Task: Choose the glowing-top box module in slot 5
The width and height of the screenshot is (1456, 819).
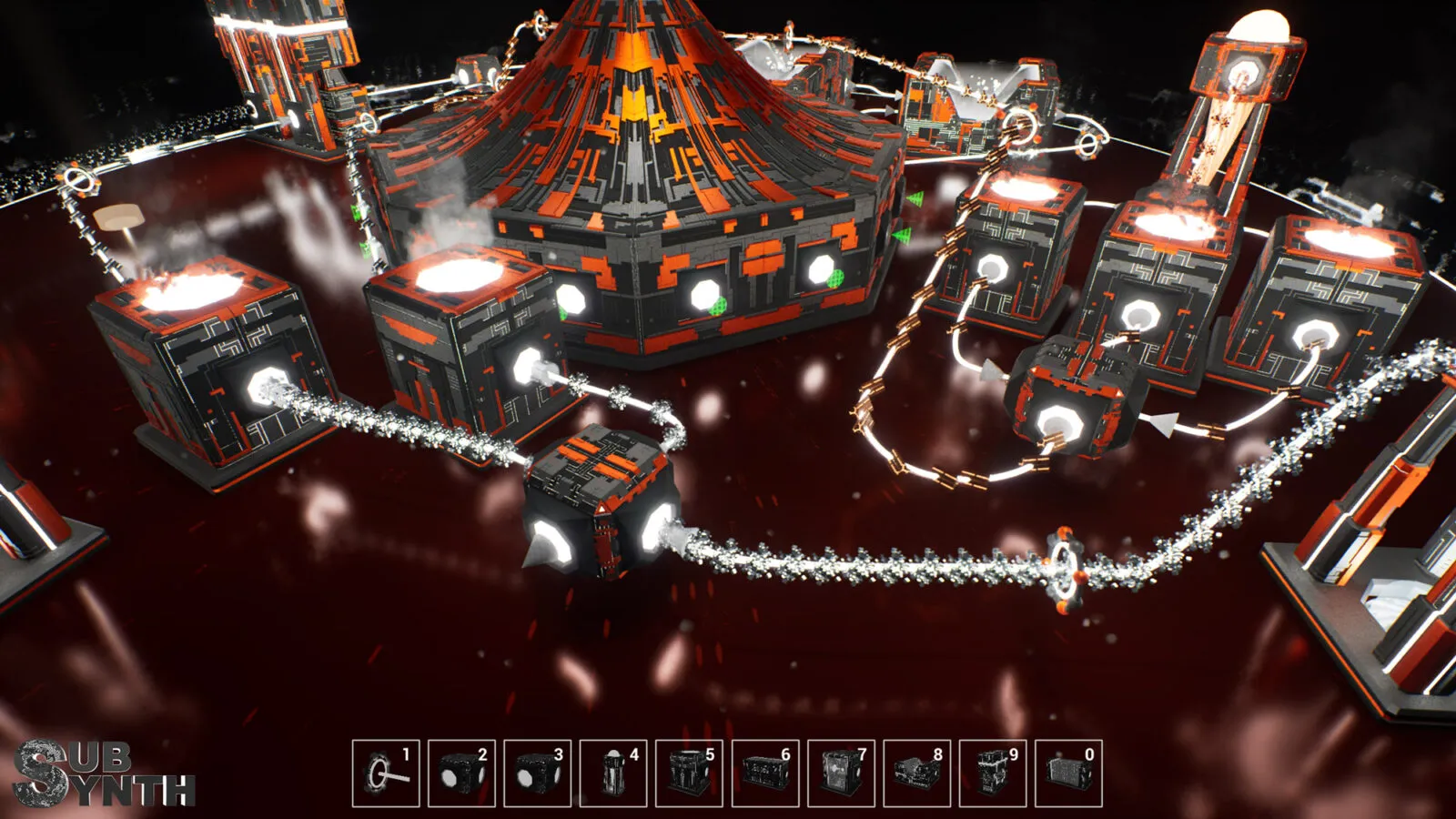Action: (x=689, y=773)
